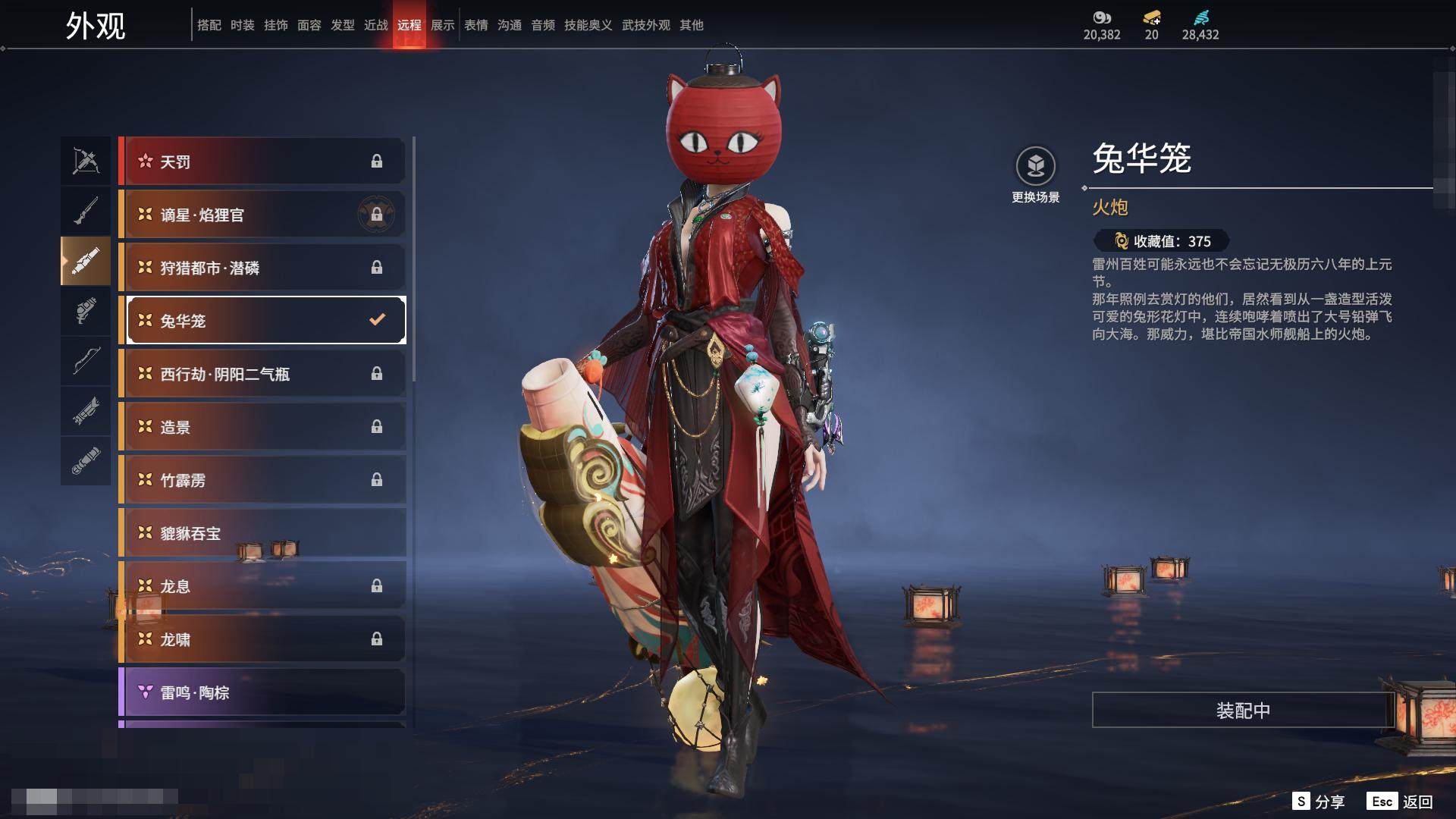Select 狩猎都市·潜磷 from the list
This screenshot has width=1456, height=819.
[x=262, y=268]
